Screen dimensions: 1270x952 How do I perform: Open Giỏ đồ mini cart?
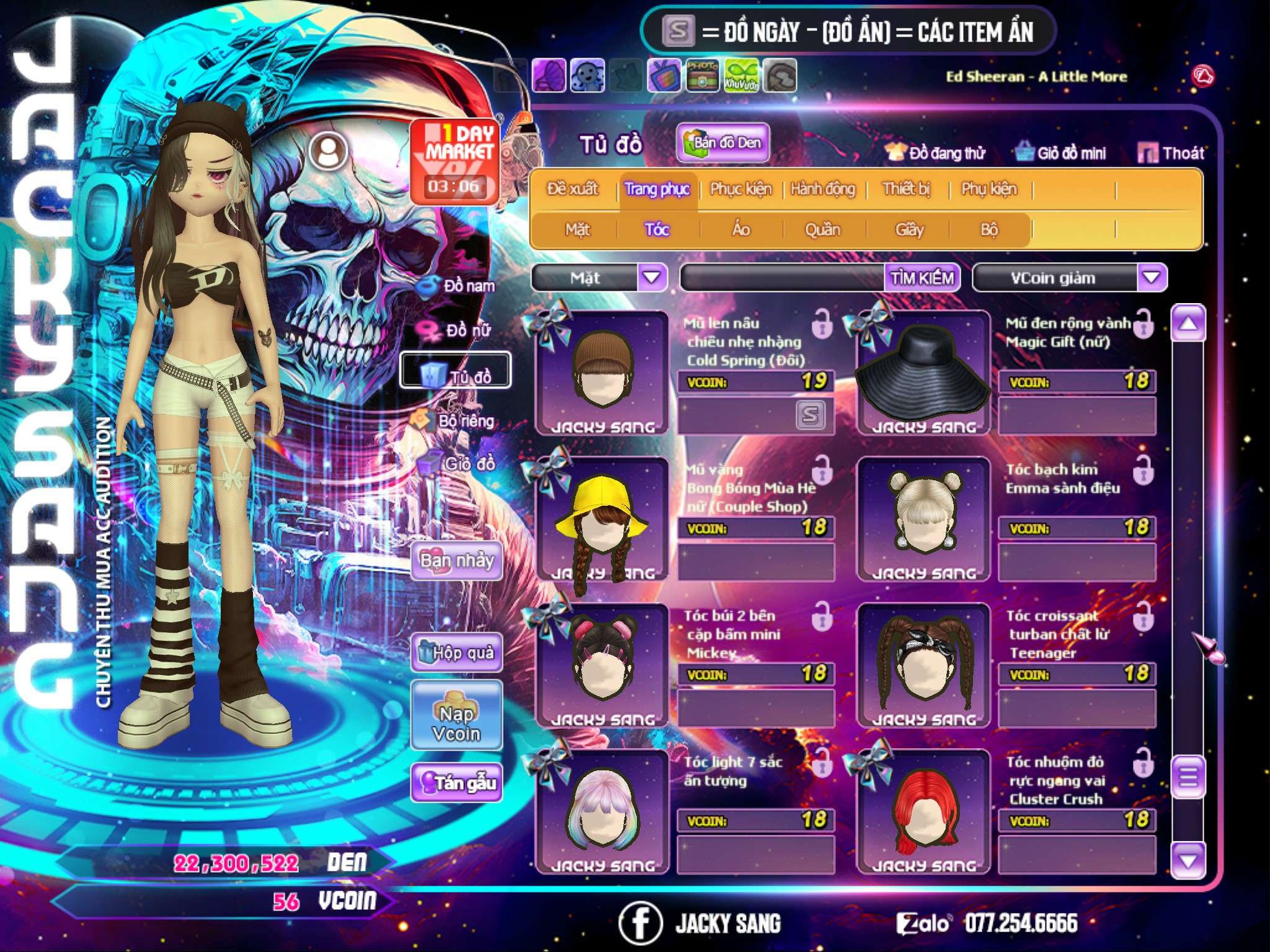[1060, 152]
